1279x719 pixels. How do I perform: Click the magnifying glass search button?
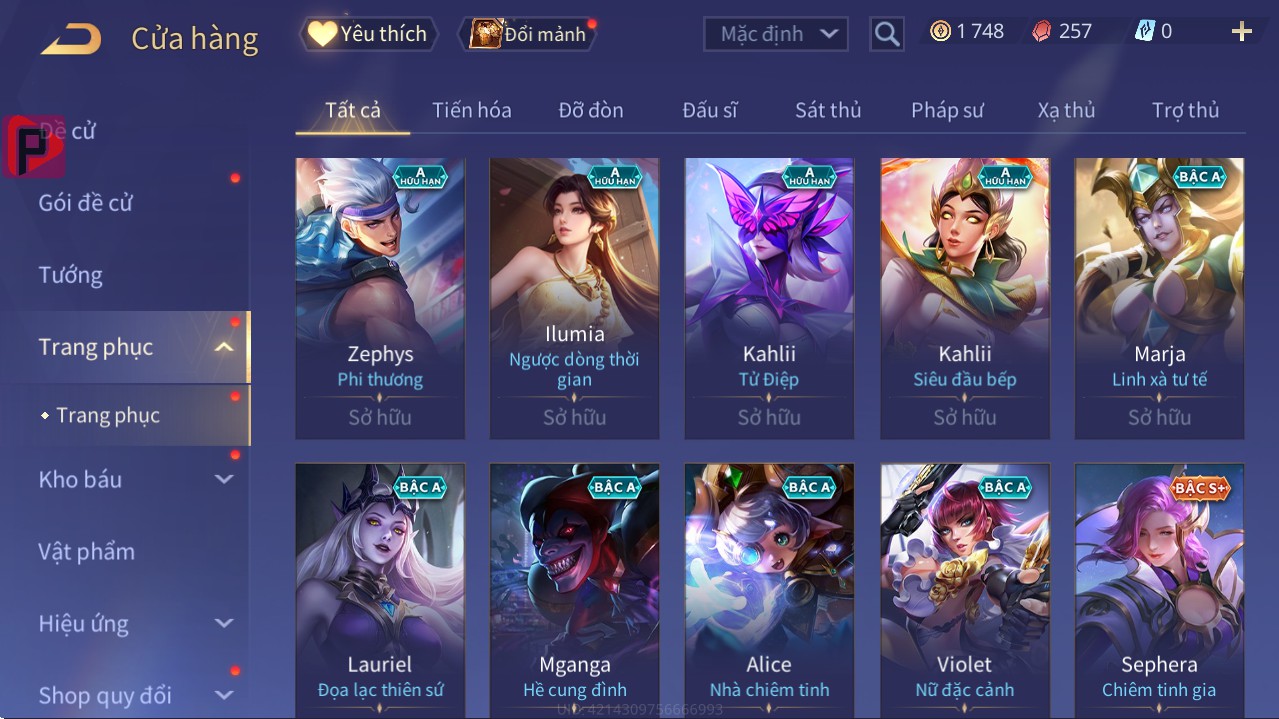(x=886, y=34)
